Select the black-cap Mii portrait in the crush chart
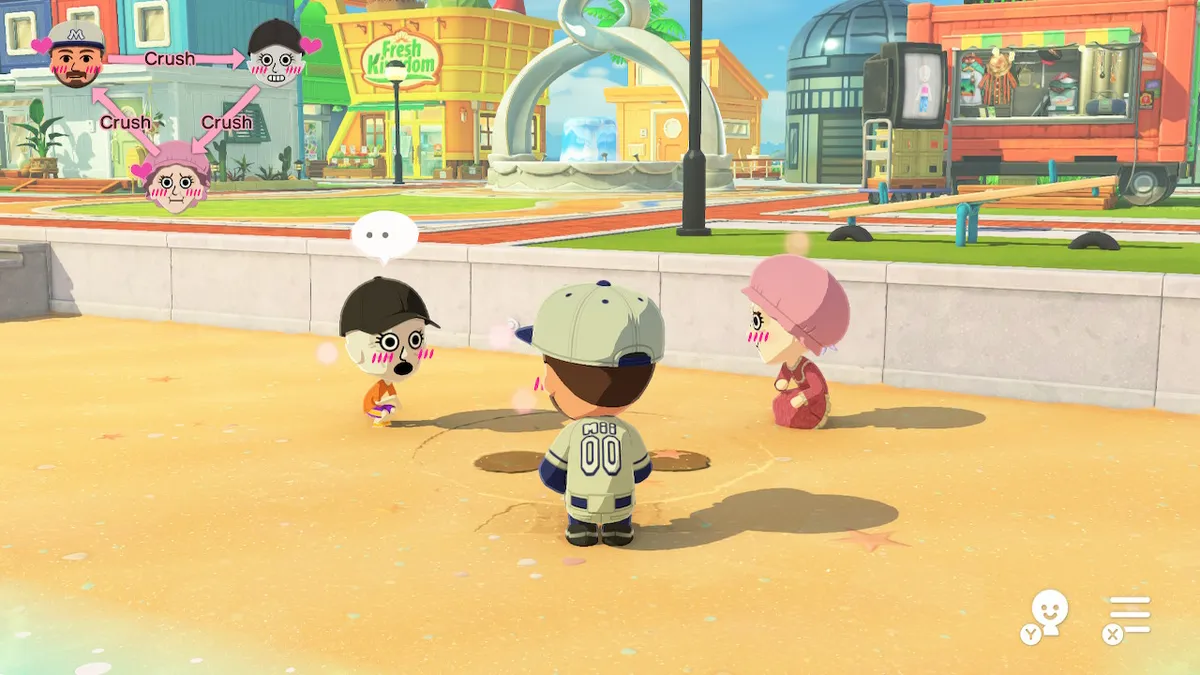Image resolution: width=1200 pixels, height=675 pixels. 275,54
